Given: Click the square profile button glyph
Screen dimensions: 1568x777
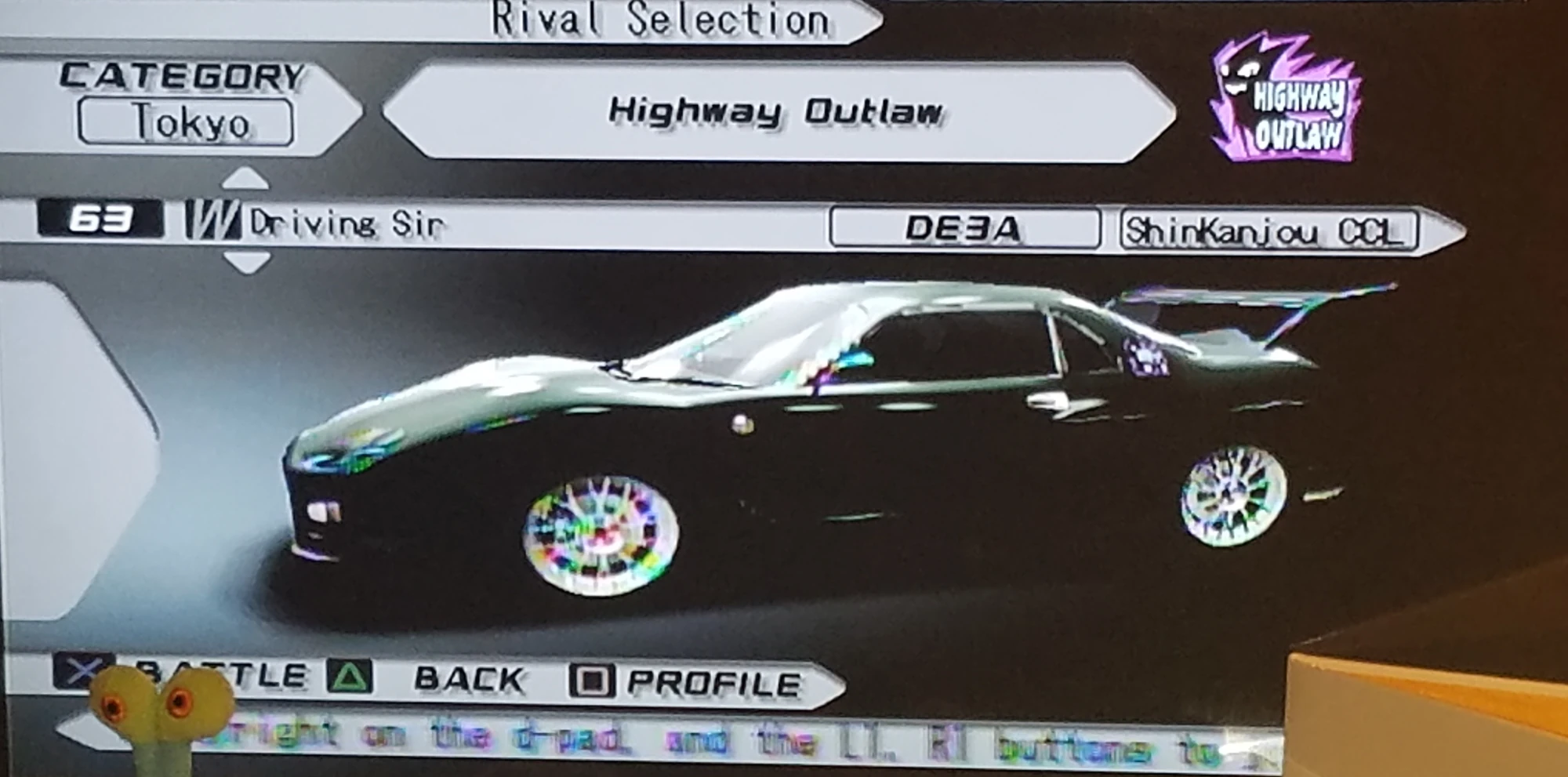Looking at the screenshot, I should click(593, 679).
